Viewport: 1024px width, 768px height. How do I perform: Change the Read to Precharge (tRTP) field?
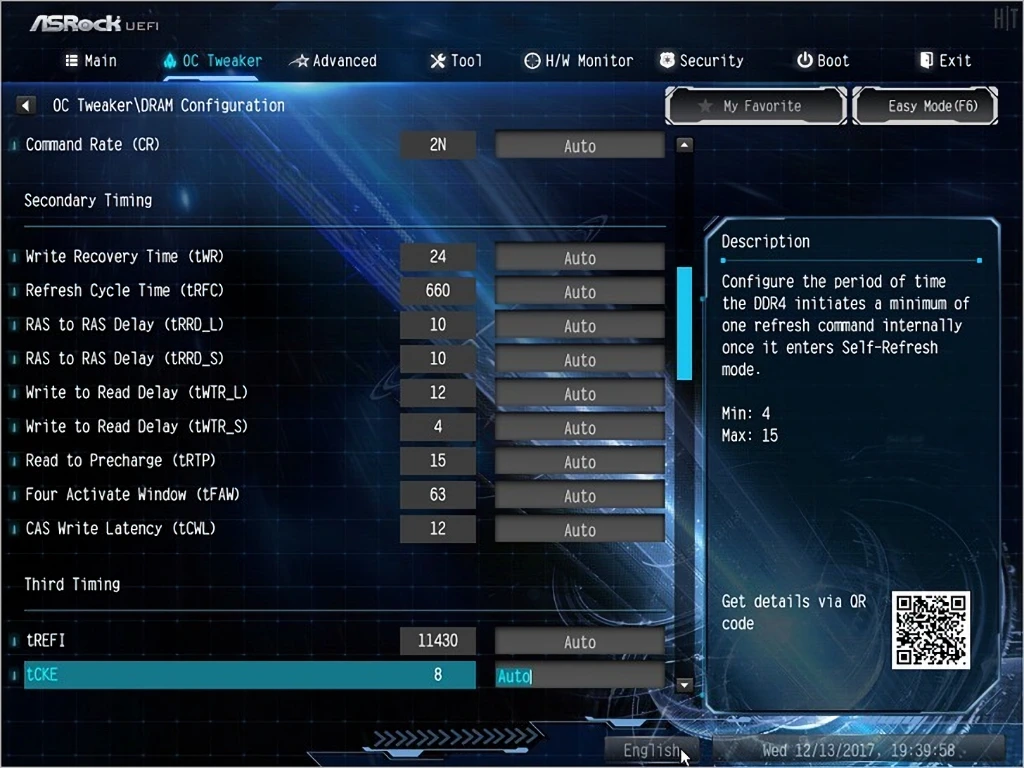coord(579,462)
